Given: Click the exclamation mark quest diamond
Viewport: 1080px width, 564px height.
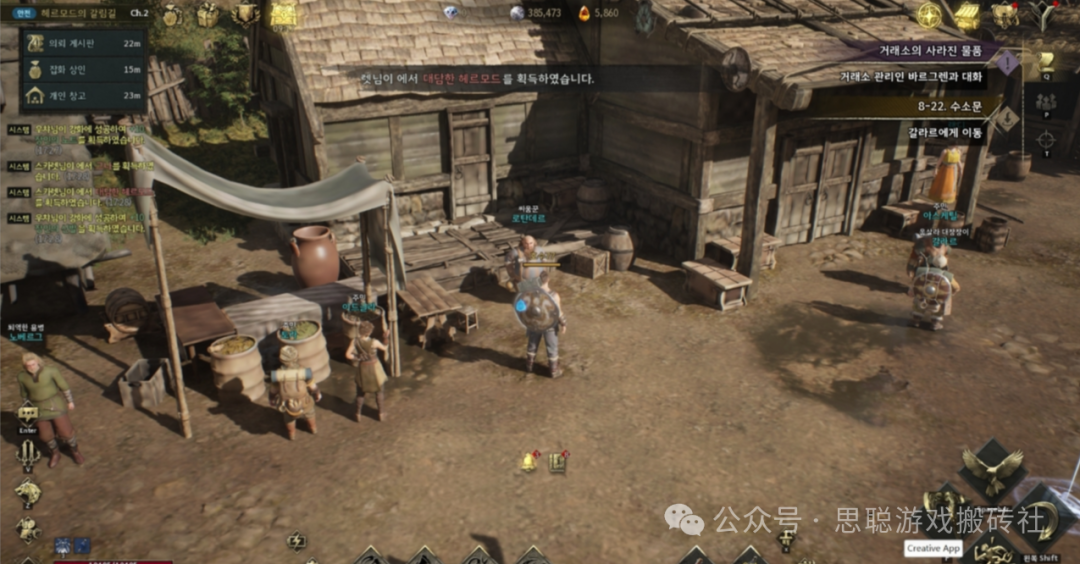Looking at the screenshot, I should (x=1008, y=63).
